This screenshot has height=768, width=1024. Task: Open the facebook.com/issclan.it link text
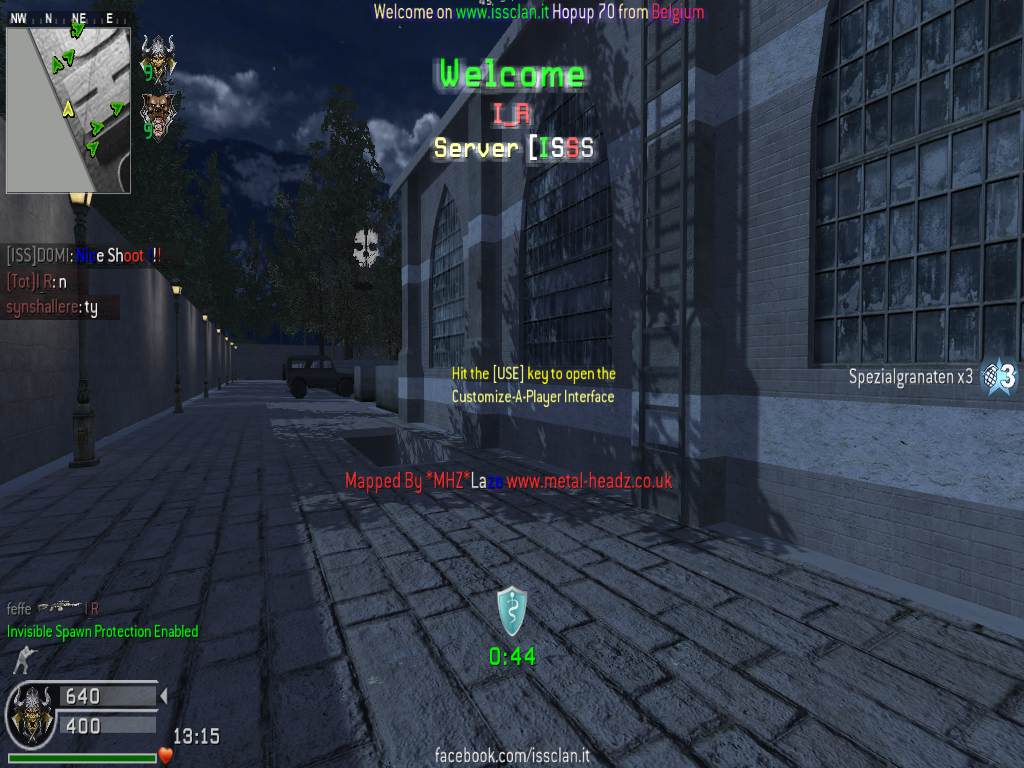click(512, 756)
